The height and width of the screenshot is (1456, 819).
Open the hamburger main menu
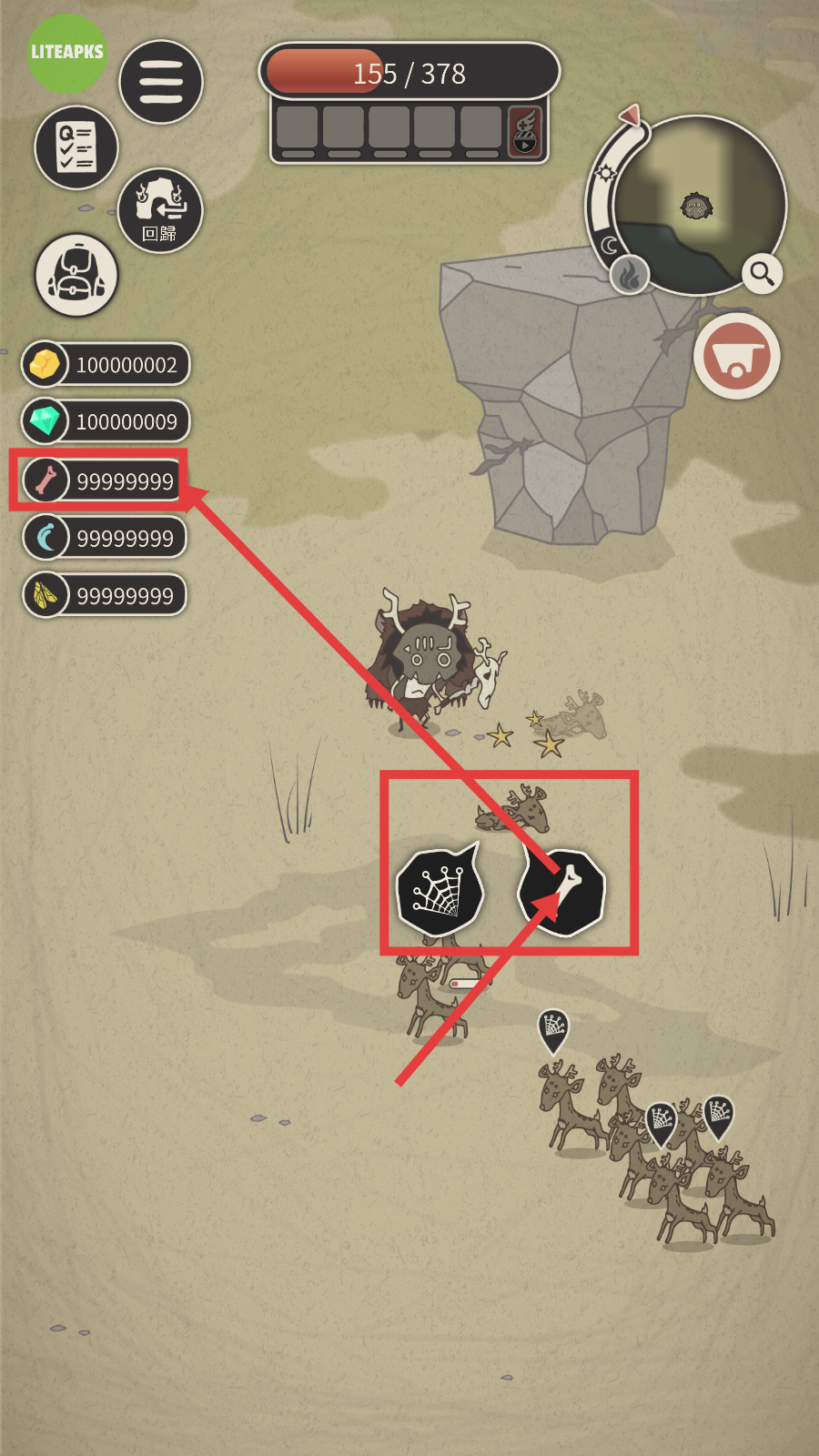coord(161,82)
